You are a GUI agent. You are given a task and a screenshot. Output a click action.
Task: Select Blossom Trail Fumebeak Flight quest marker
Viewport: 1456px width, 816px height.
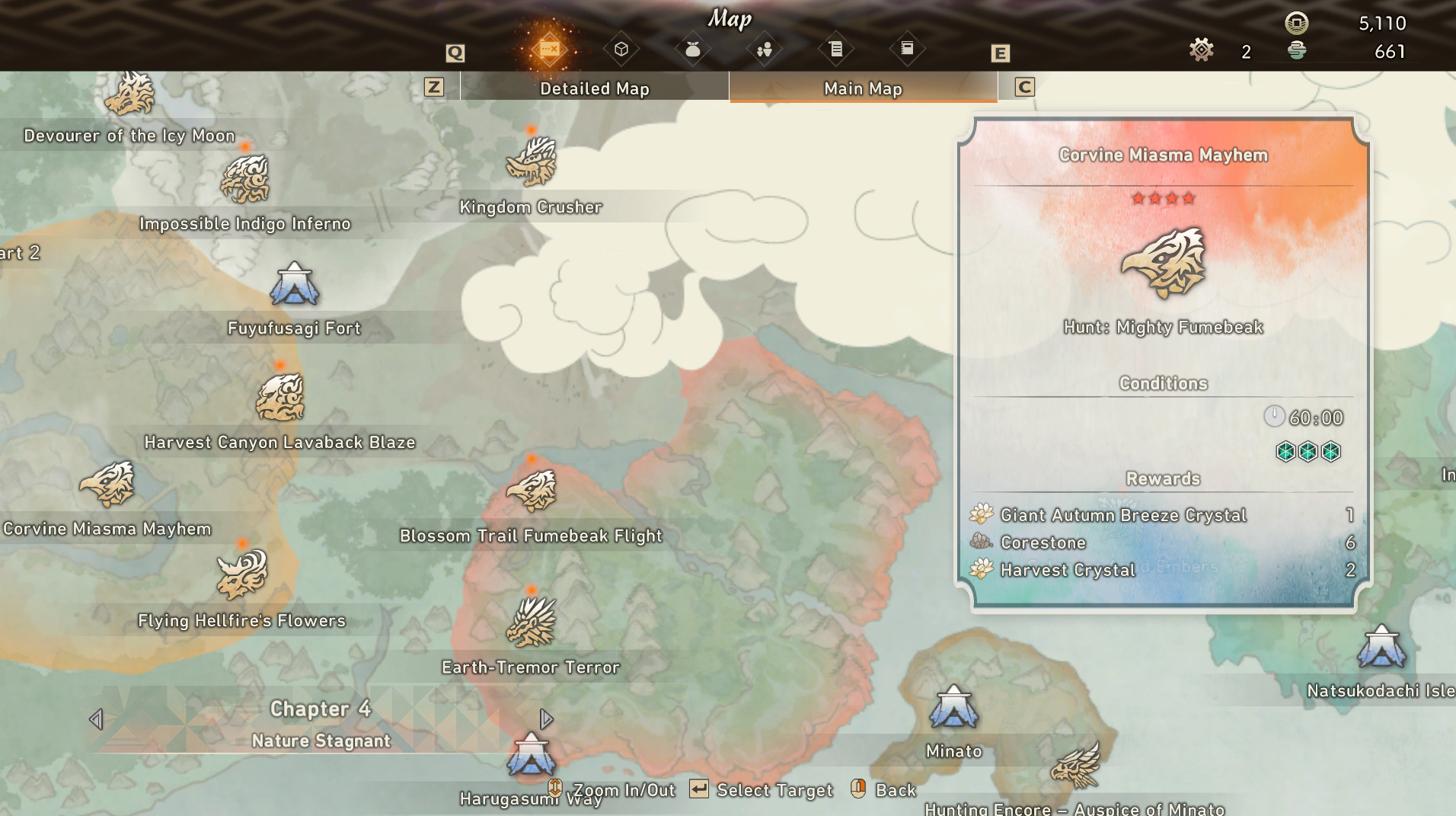[532, 491]
